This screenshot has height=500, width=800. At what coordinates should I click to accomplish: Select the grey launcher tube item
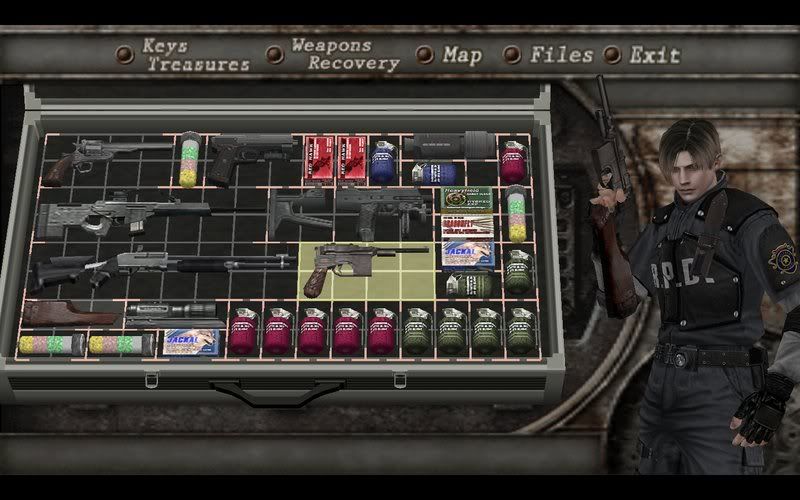(452, 146)
